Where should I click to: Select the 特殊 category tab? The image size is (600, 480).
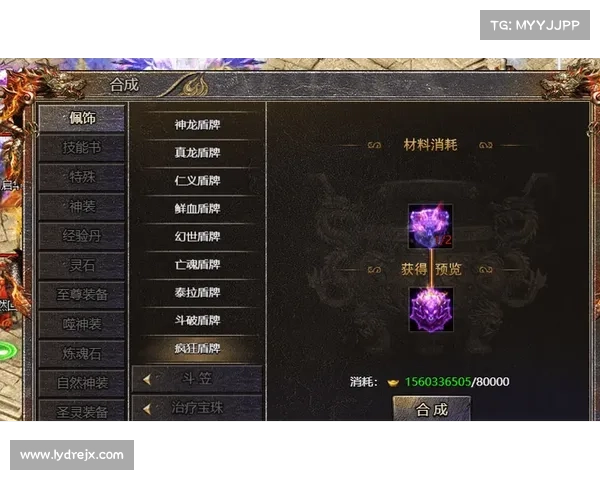point(82,178)
